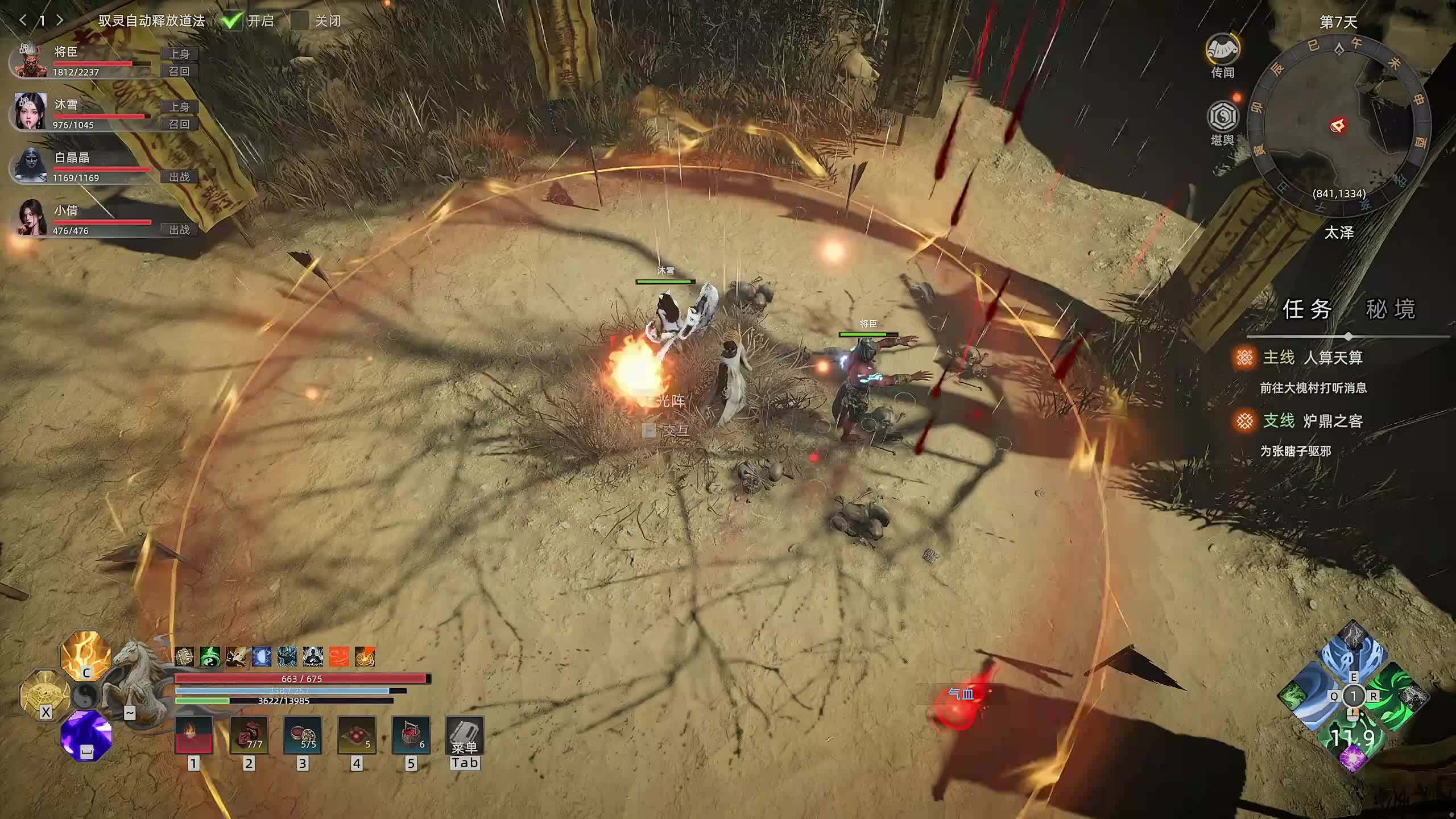
Task: Open the 堪舆 bagua map icon
Action: coord(1223,118)
